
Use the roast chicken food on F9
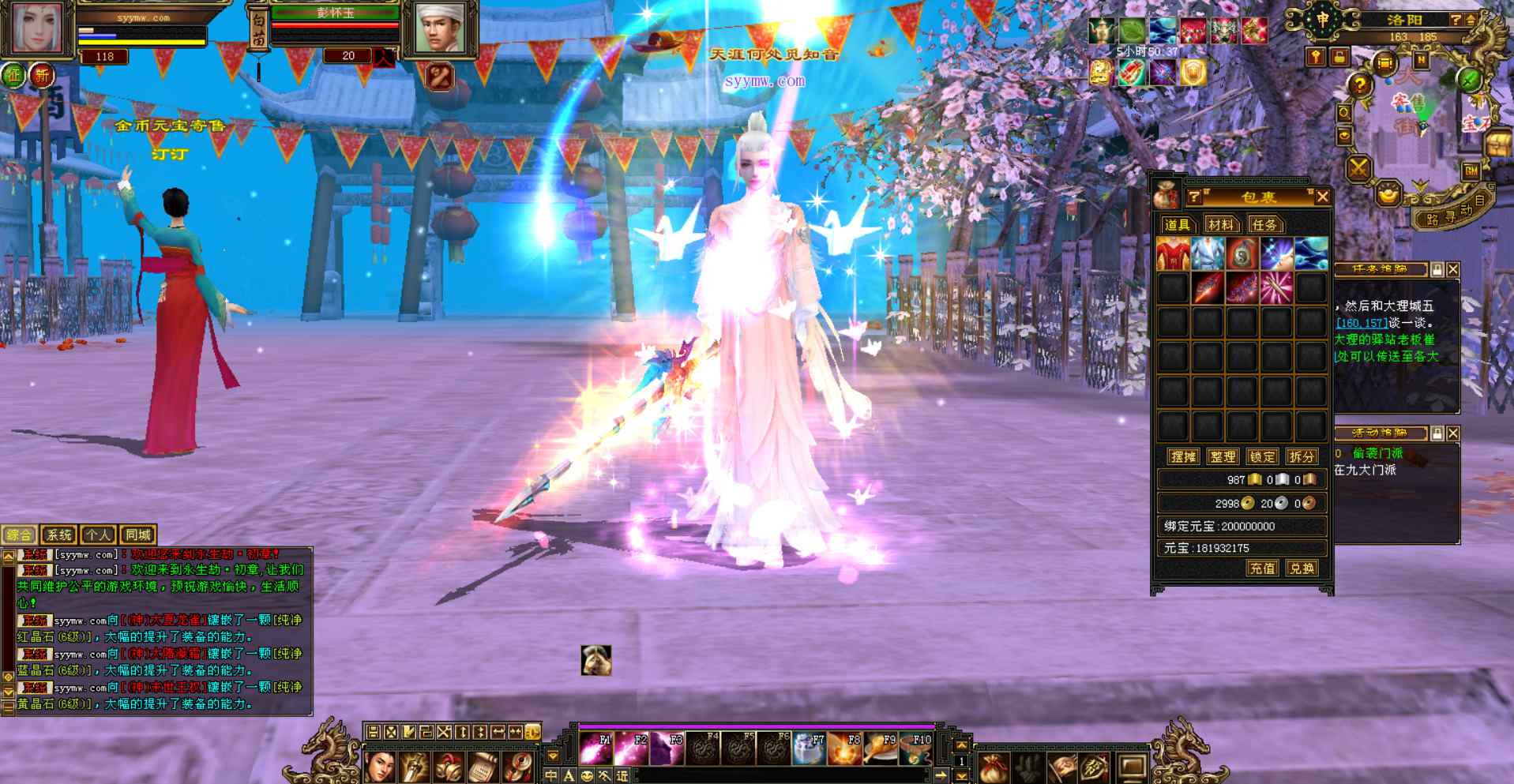(881, 748)
